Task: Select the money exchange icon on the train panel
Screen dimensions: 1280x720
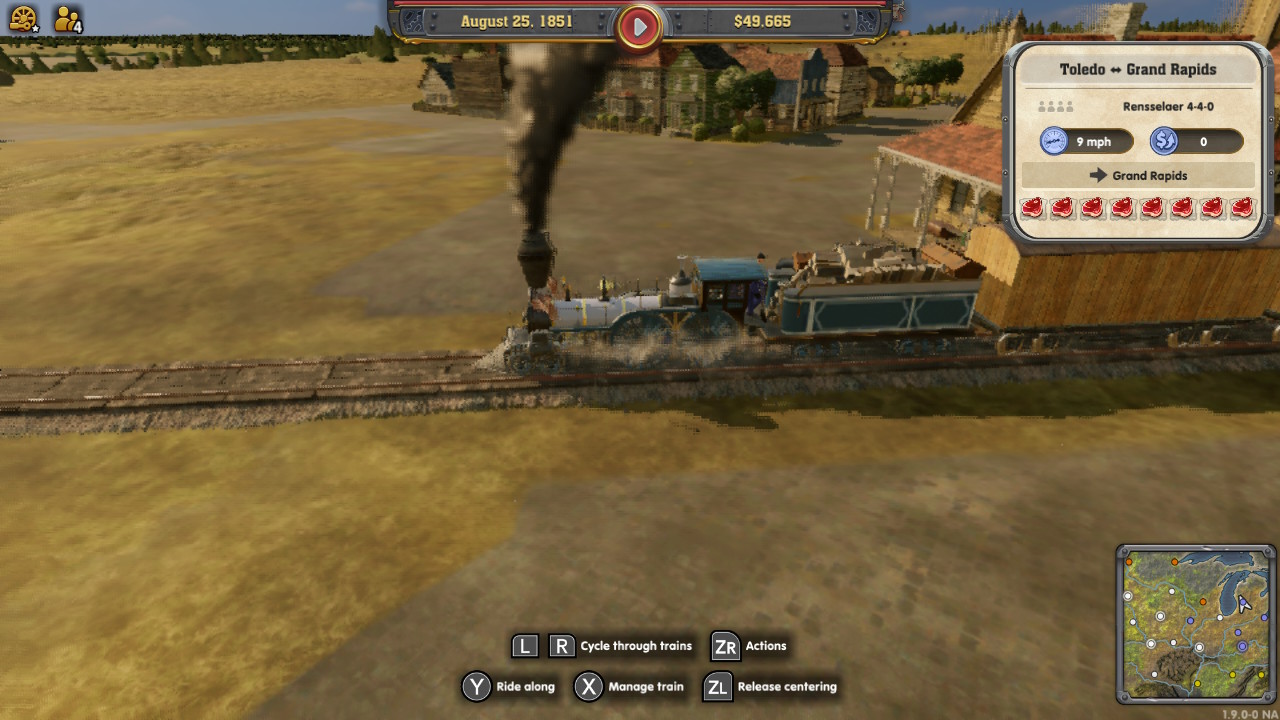Action: (x=1162, y=141)
